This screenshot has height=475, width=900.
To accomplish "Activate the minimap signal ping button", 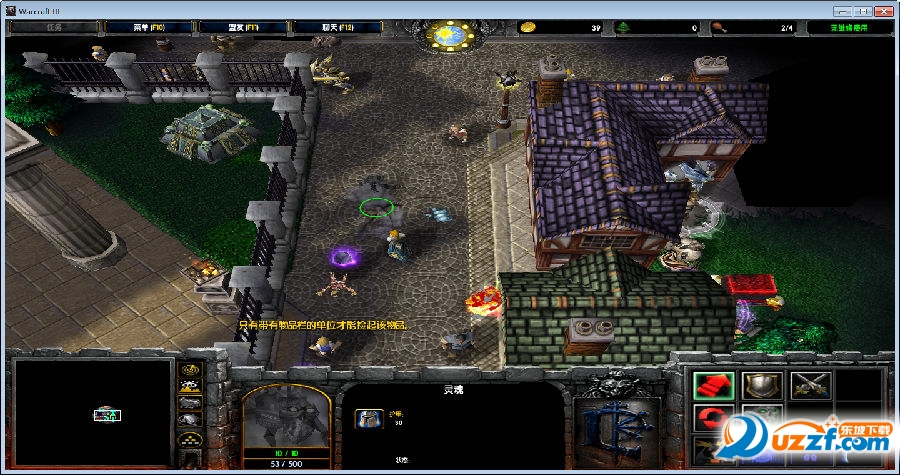I will coord(190,368).
